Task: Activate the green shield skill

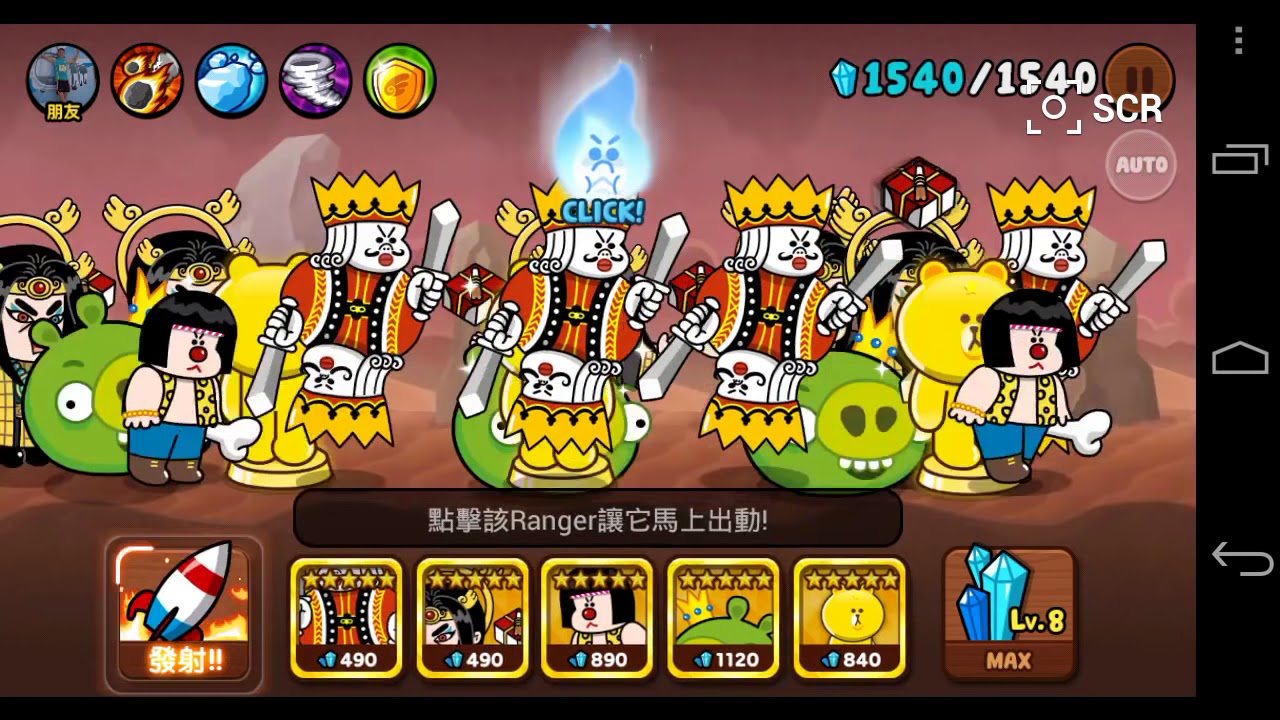Action: (x=399, y=80)
